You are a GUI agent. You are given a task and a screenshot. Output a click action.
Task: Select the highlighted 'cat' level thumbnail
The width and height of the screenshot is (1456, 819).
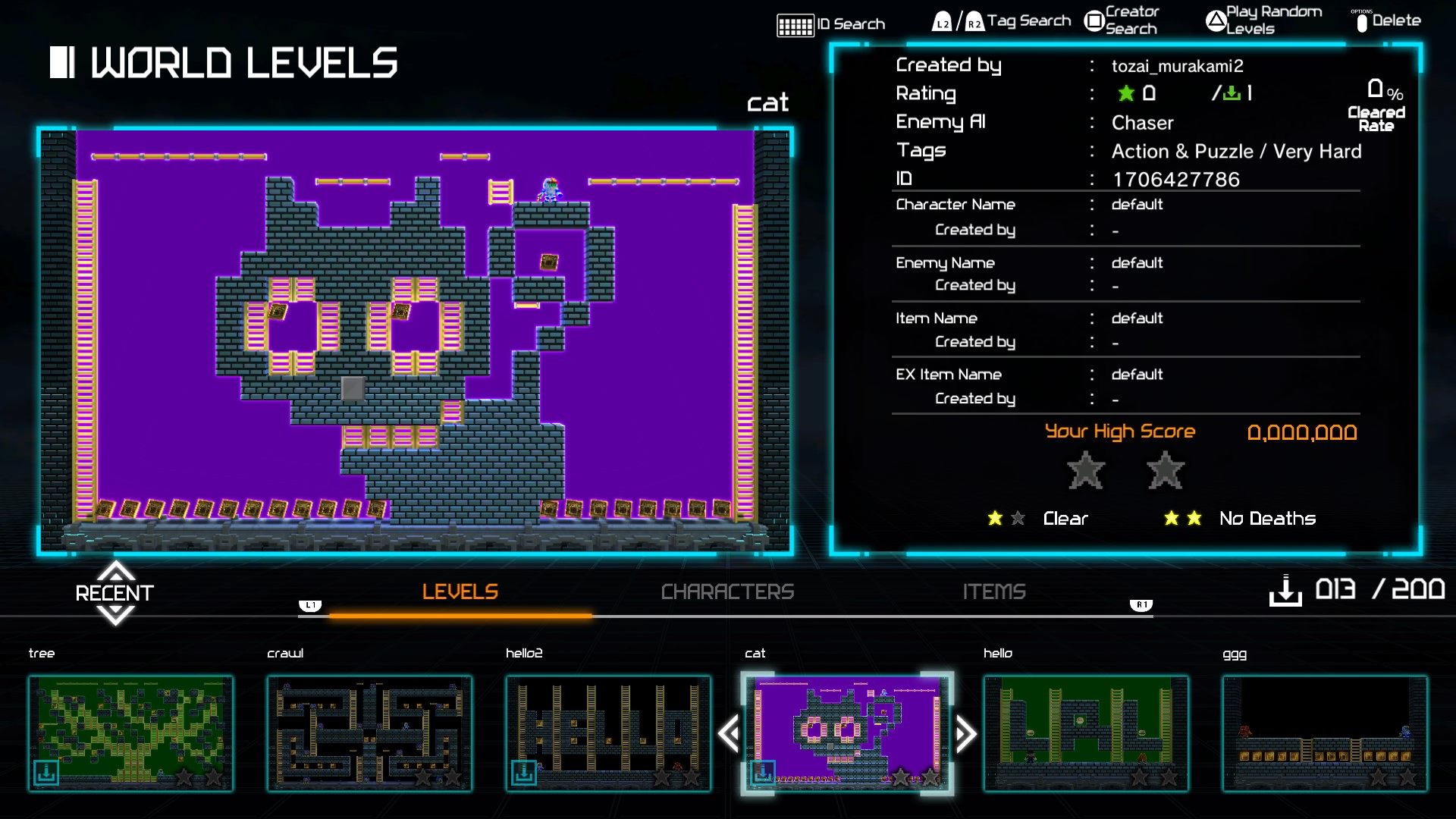point(847,733)
